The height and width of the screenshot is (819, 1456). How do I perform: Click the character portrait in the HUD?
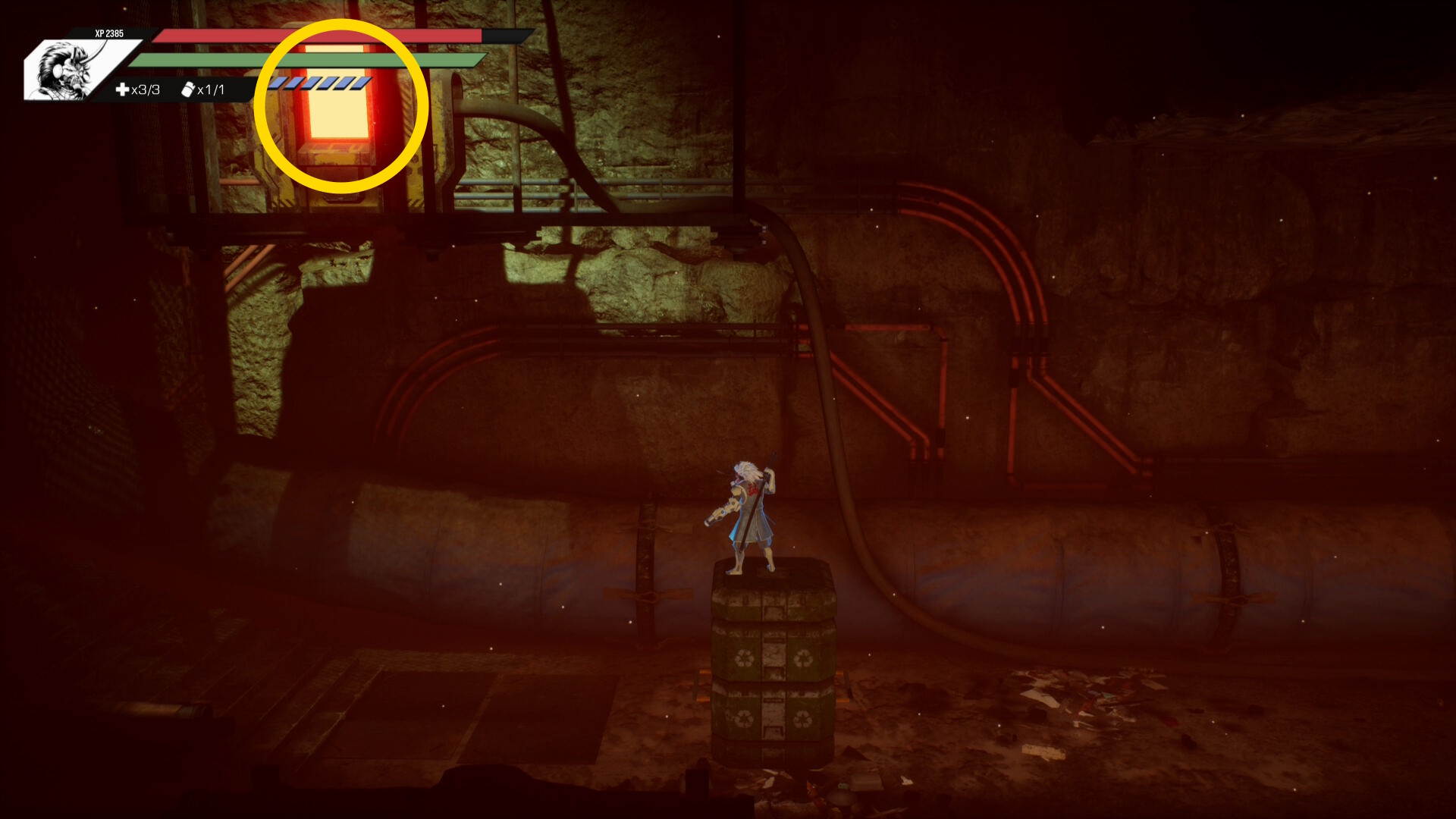click(68, 71)
